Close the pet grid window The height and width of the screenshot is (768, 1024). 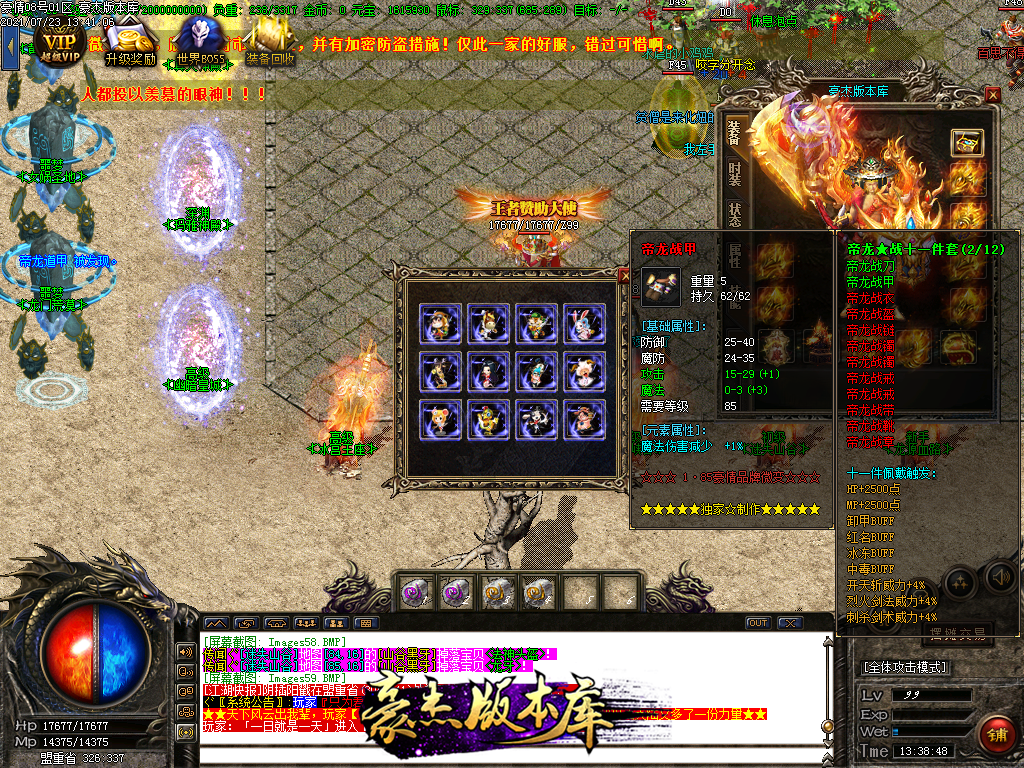(x=624, y=273)
